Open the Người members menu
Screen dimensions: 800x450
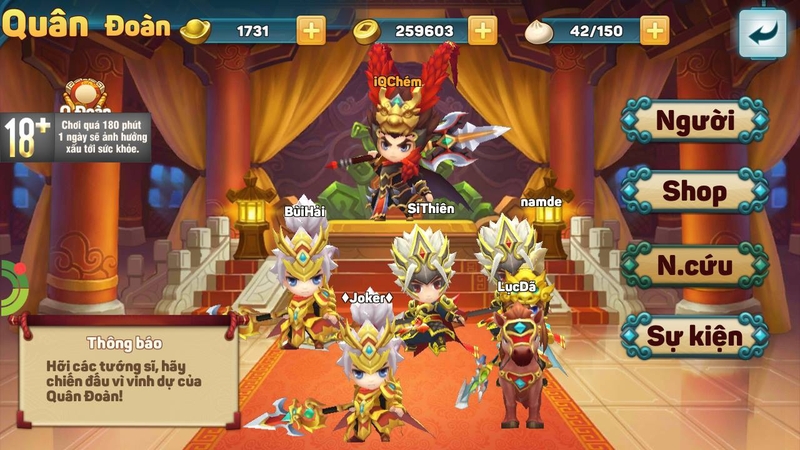point(695,121)
